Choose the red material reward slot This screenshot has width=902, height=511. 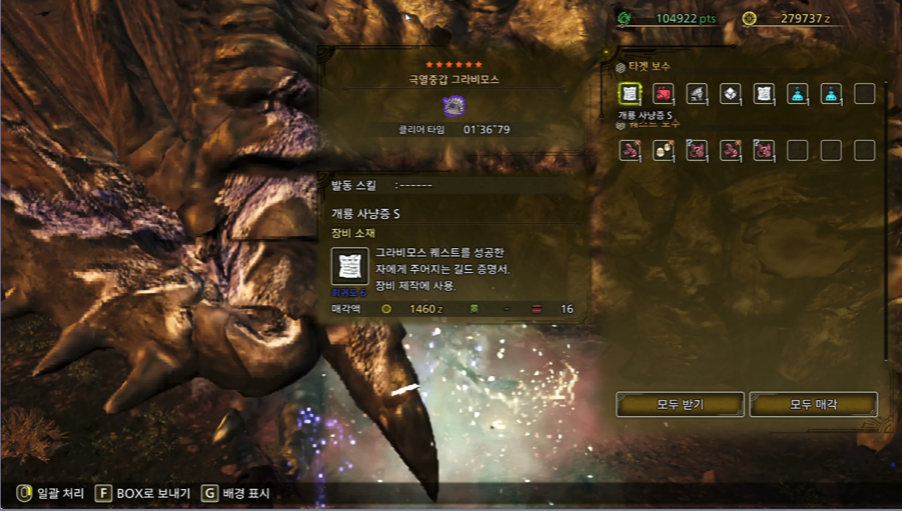(663, 94)
